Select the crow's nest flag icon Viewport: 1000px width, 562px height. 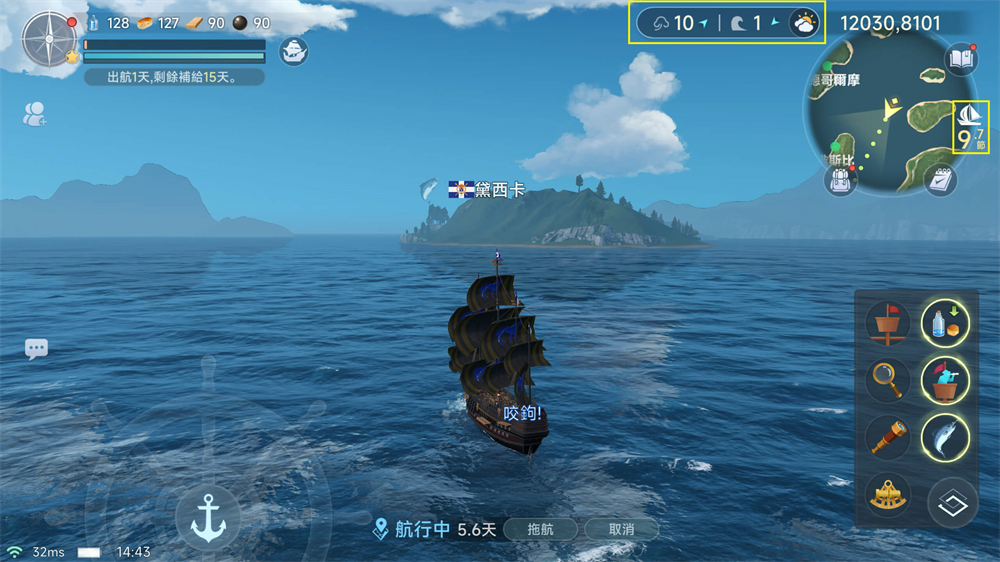(887, 323)
